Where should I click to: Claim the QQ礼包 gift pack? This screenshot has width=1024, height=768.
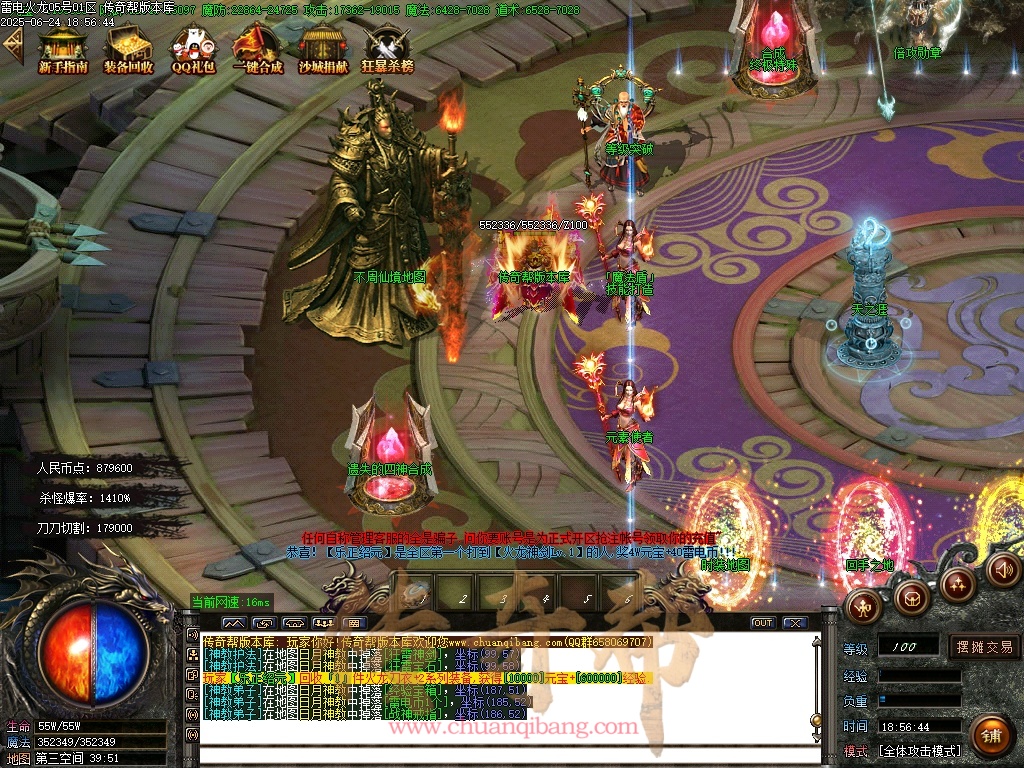(193, 50)
